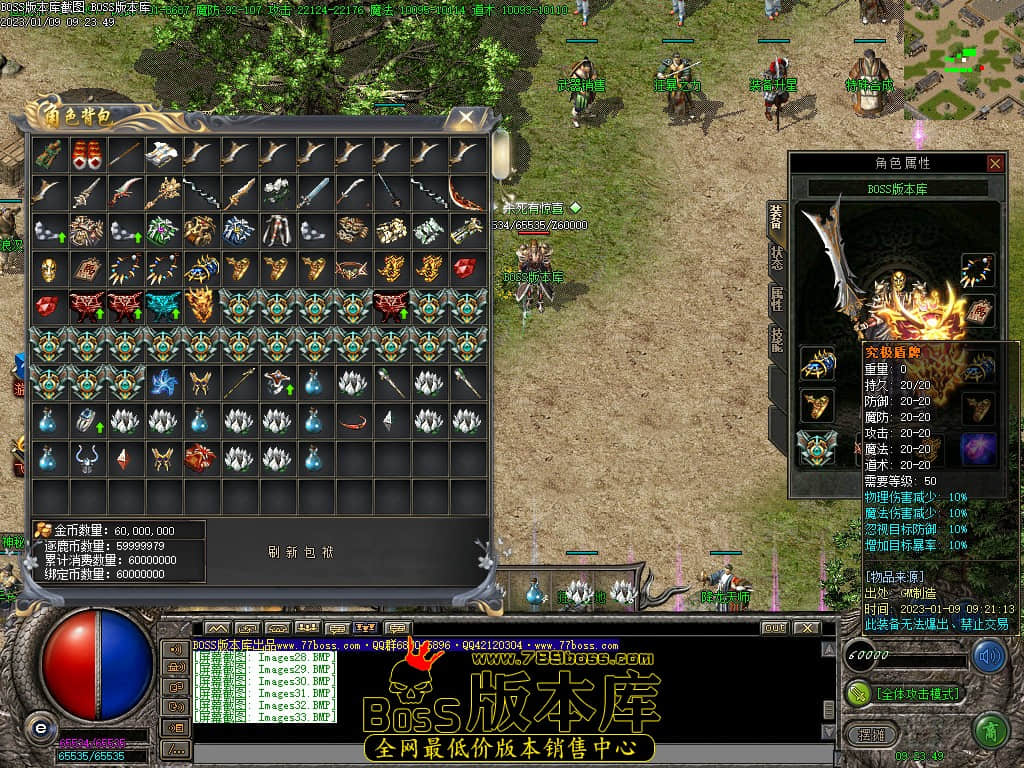
Task: Select the horned helmet item slot
Action: coord(86,458)
